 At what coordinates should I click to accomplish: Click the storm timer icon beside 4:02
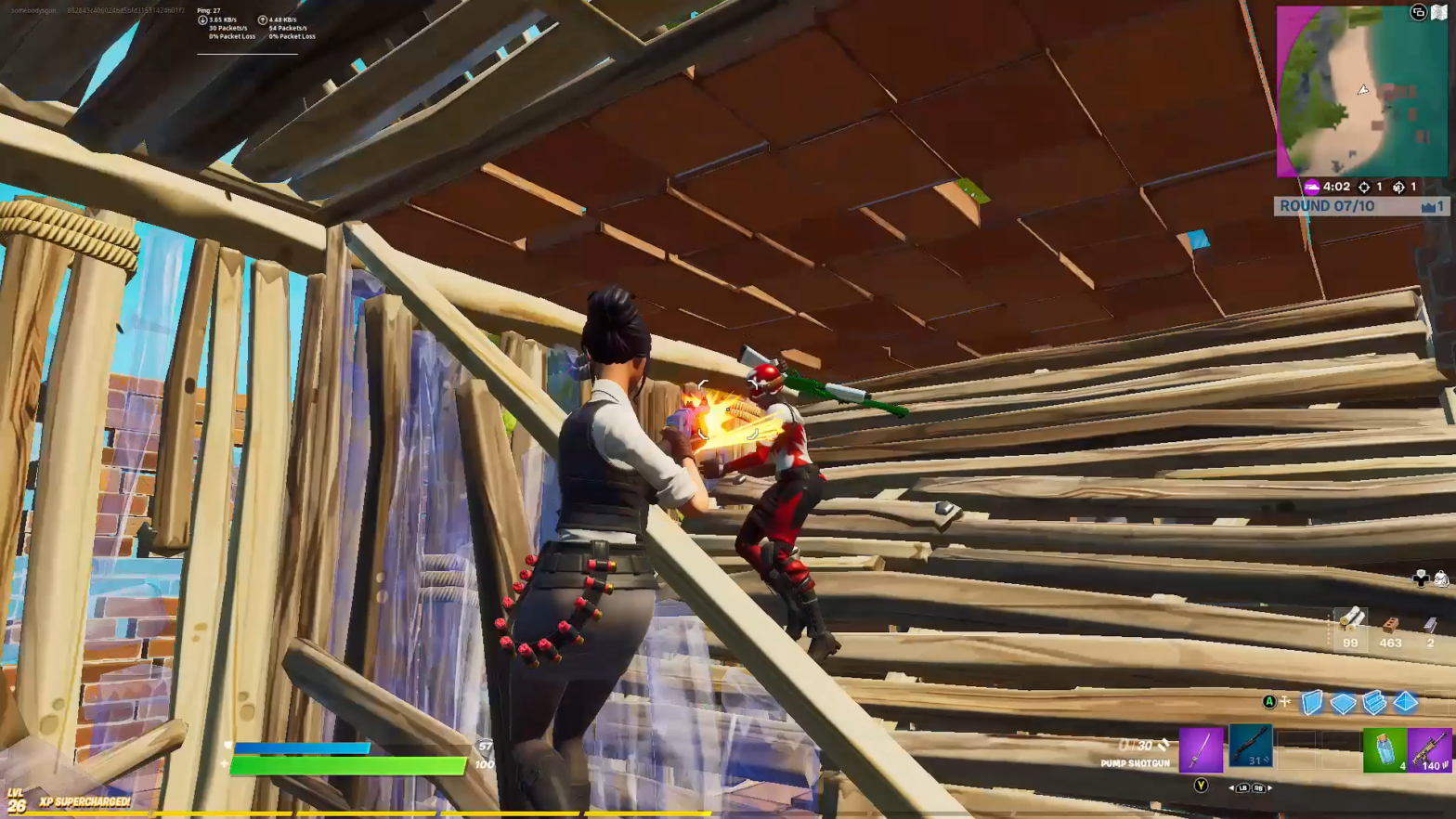(1312, 187)
